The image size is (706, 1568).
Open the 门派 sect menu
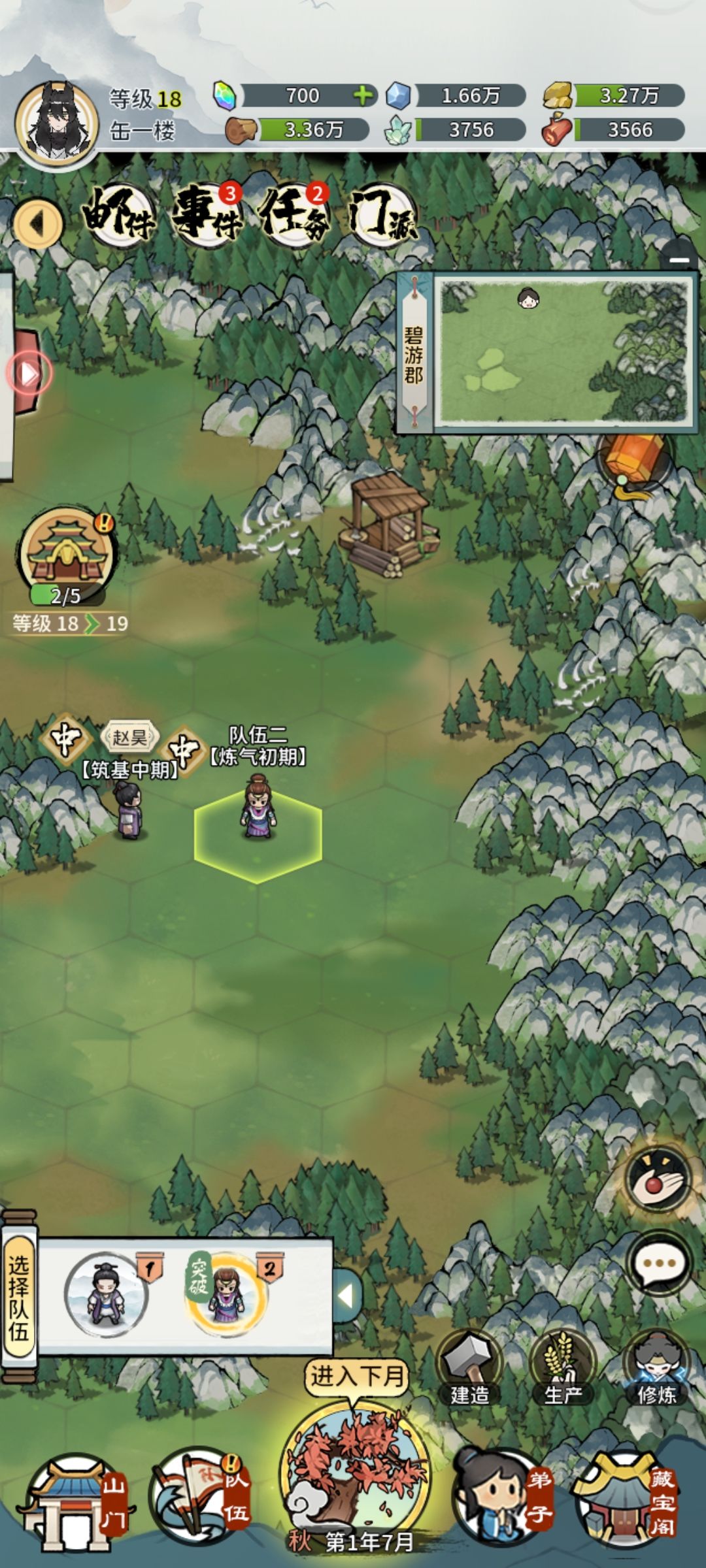pos(381,214)
